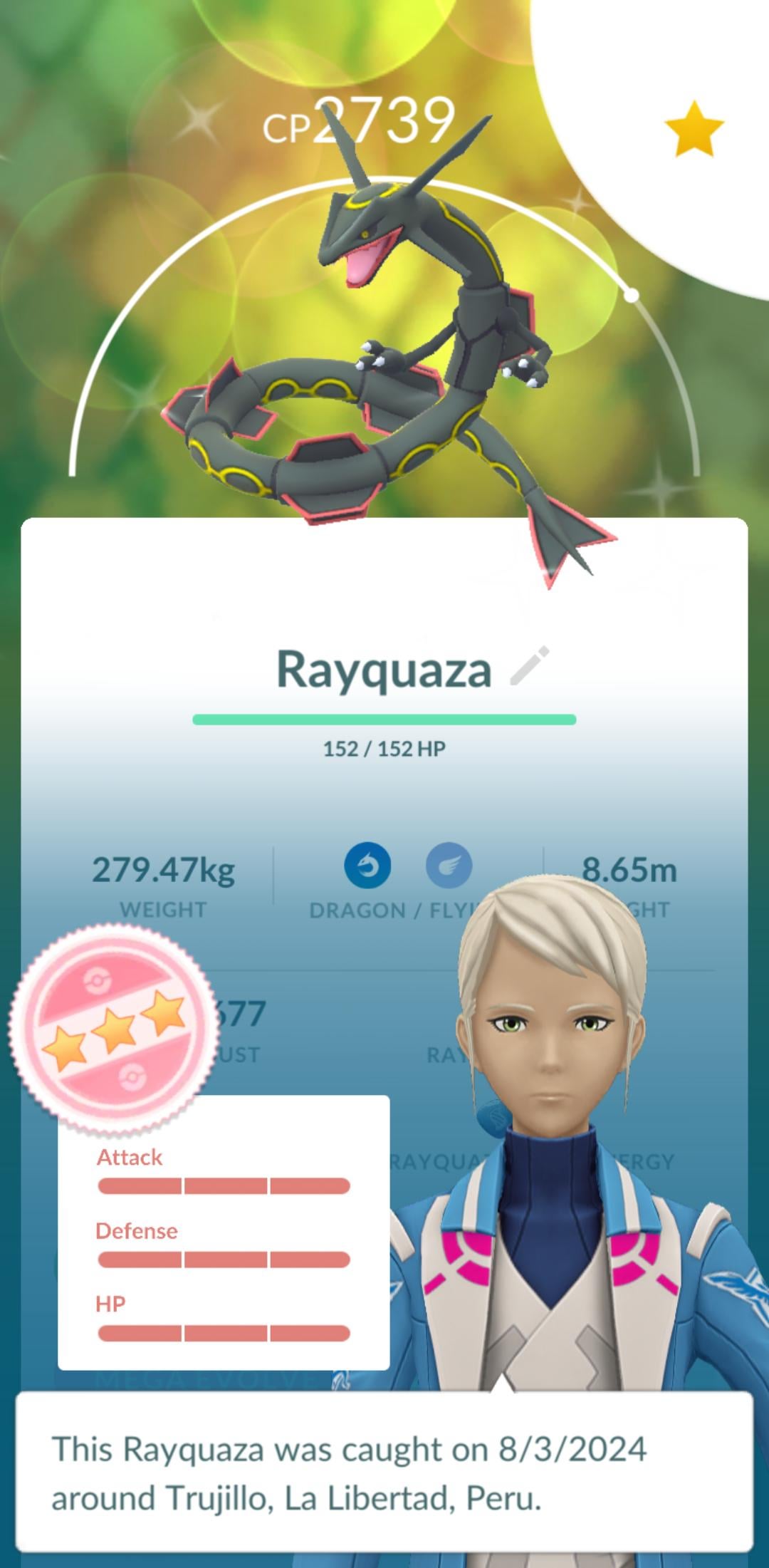Select the Flying type wing icon
This screenshot has width=769, height=1568.
(x=449, y=866)
